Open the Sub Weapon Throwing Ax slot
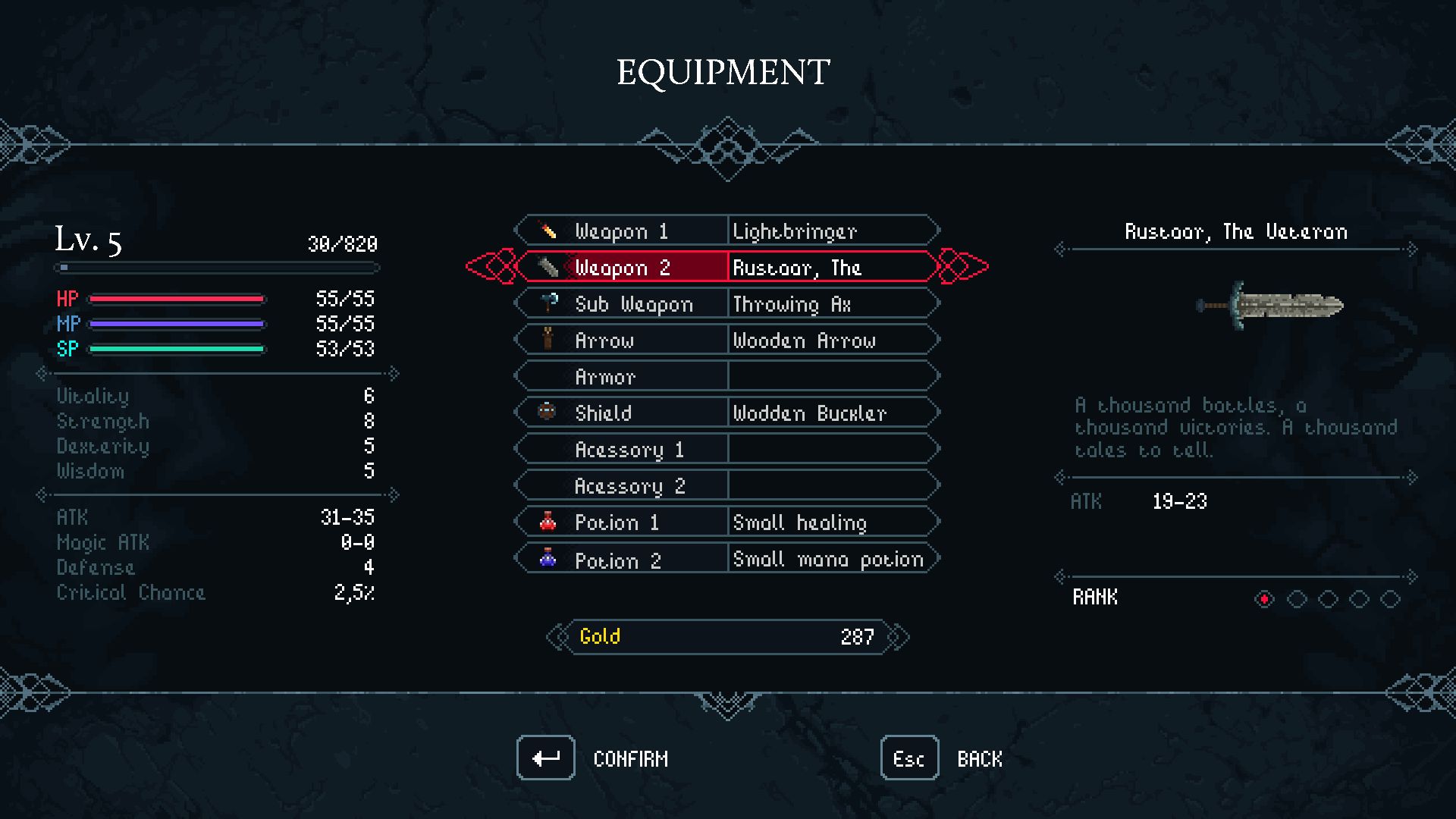Viewport: 1456px width, 819px height. [726, 303]
